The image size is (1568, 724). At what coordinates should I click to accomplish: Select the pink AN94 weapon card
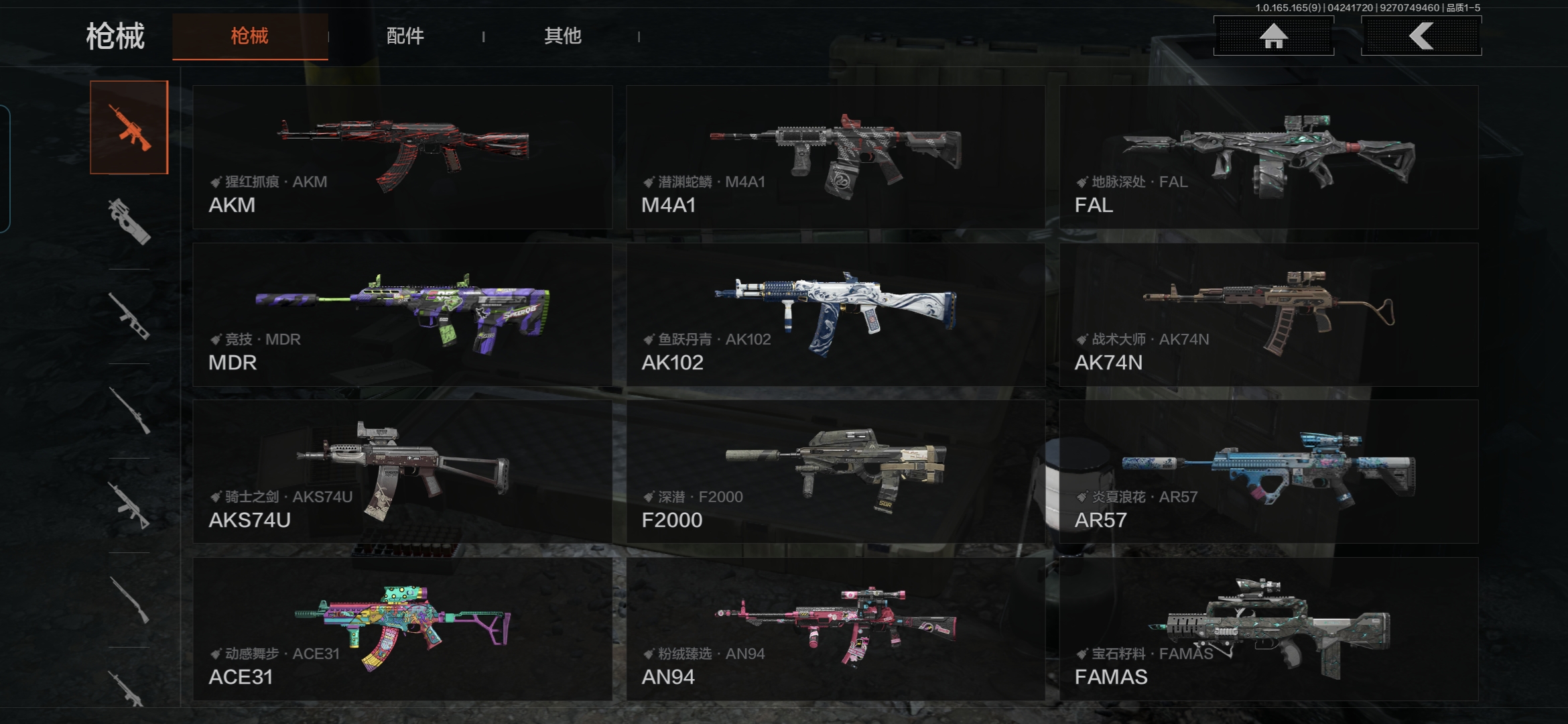coord(836,629)
